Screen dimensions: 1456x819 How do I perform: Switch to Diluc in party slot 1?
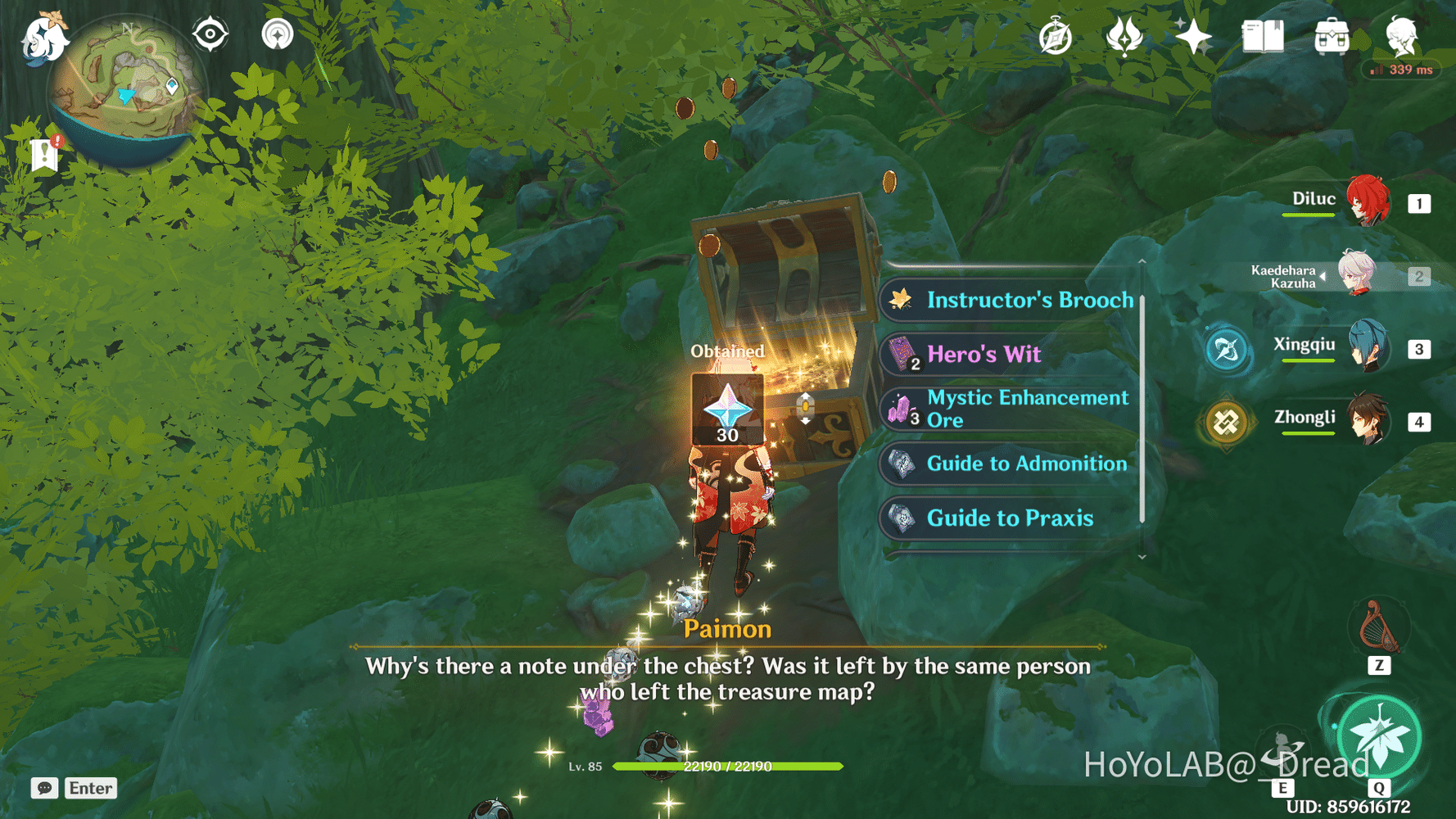[1369, 201]
